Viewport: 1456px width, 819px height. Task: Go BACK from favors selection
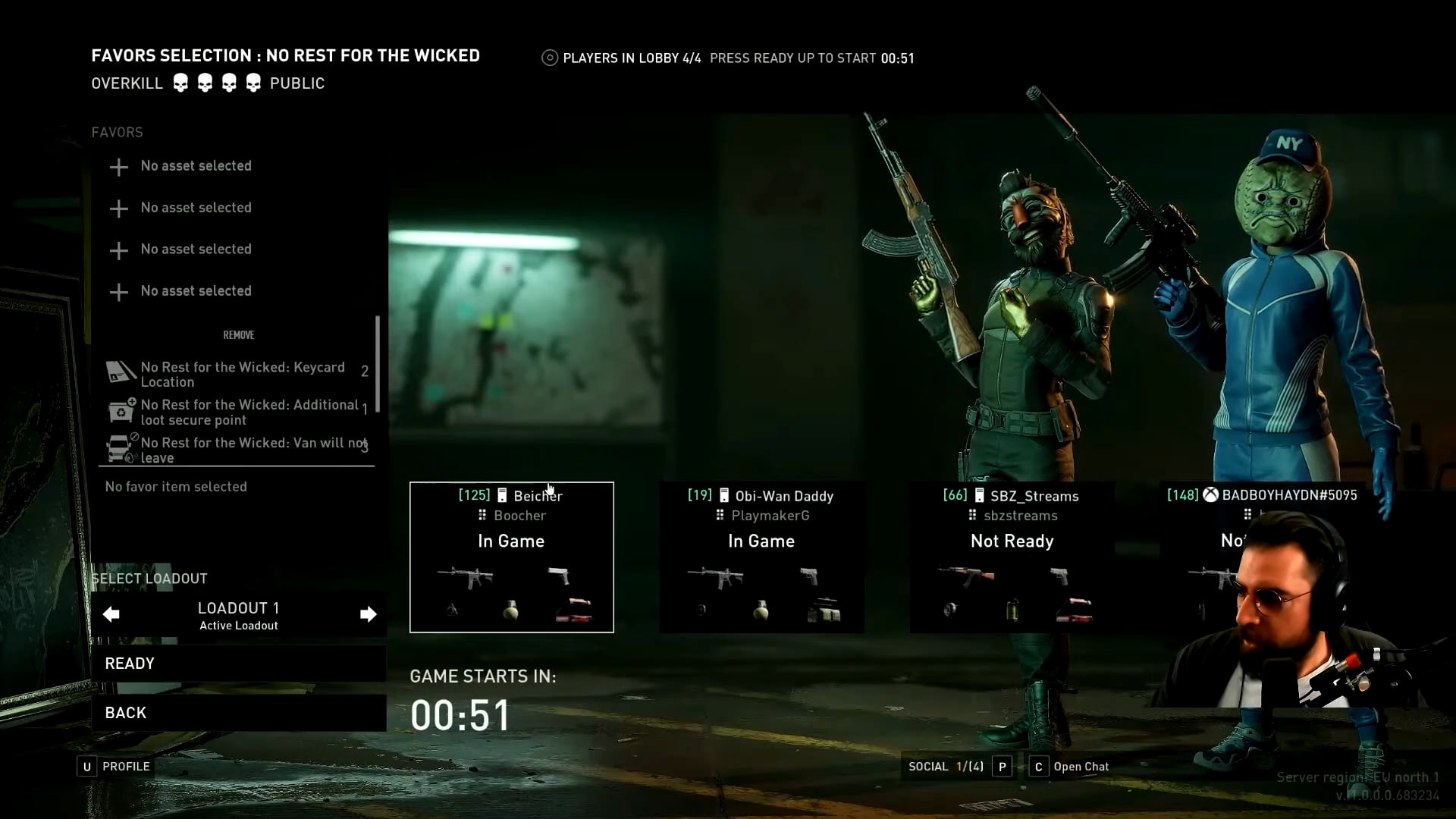[238, 713]
